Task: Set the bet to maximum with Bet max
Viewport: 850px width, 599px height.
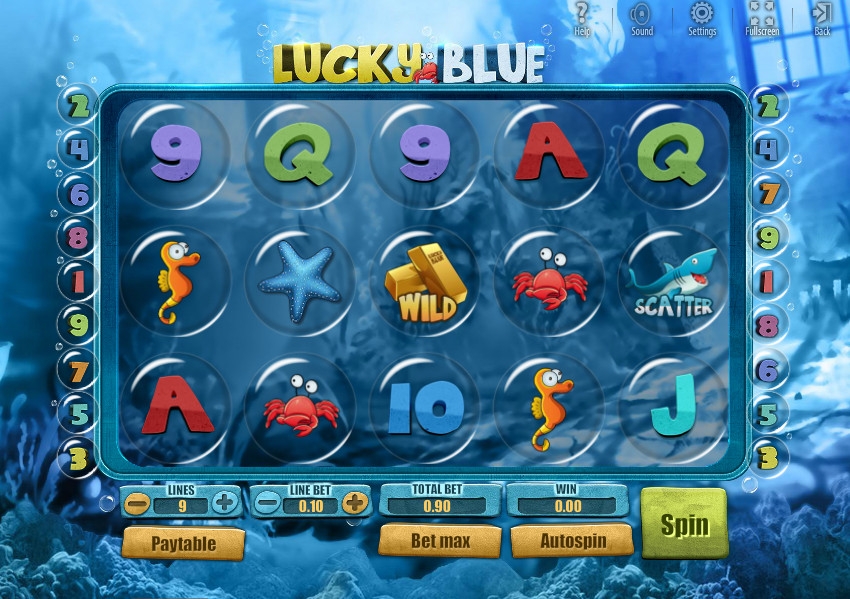Action: [x=439, y=541]
